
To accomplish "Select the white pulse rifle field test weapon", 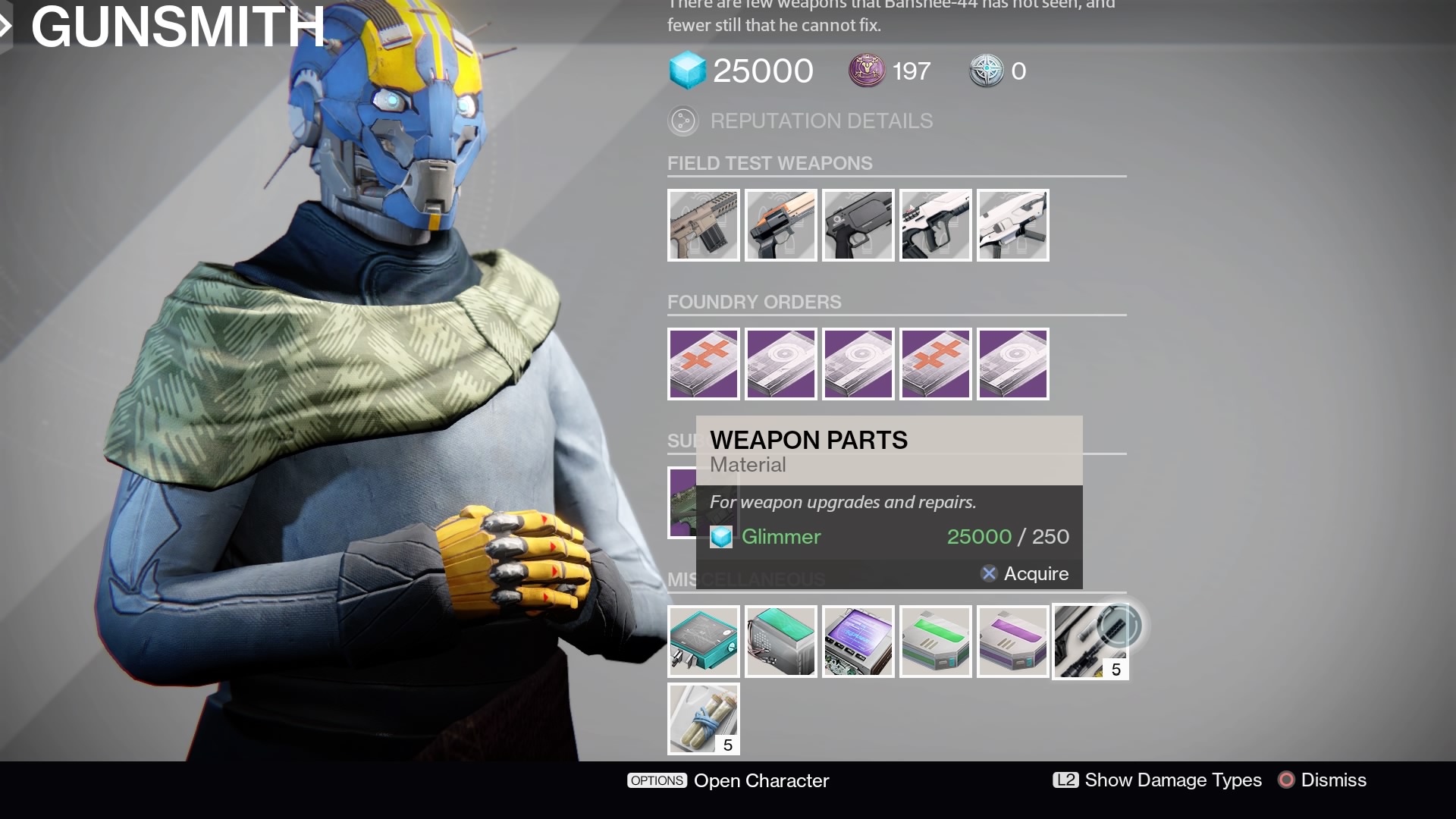I will click(935, 224).
